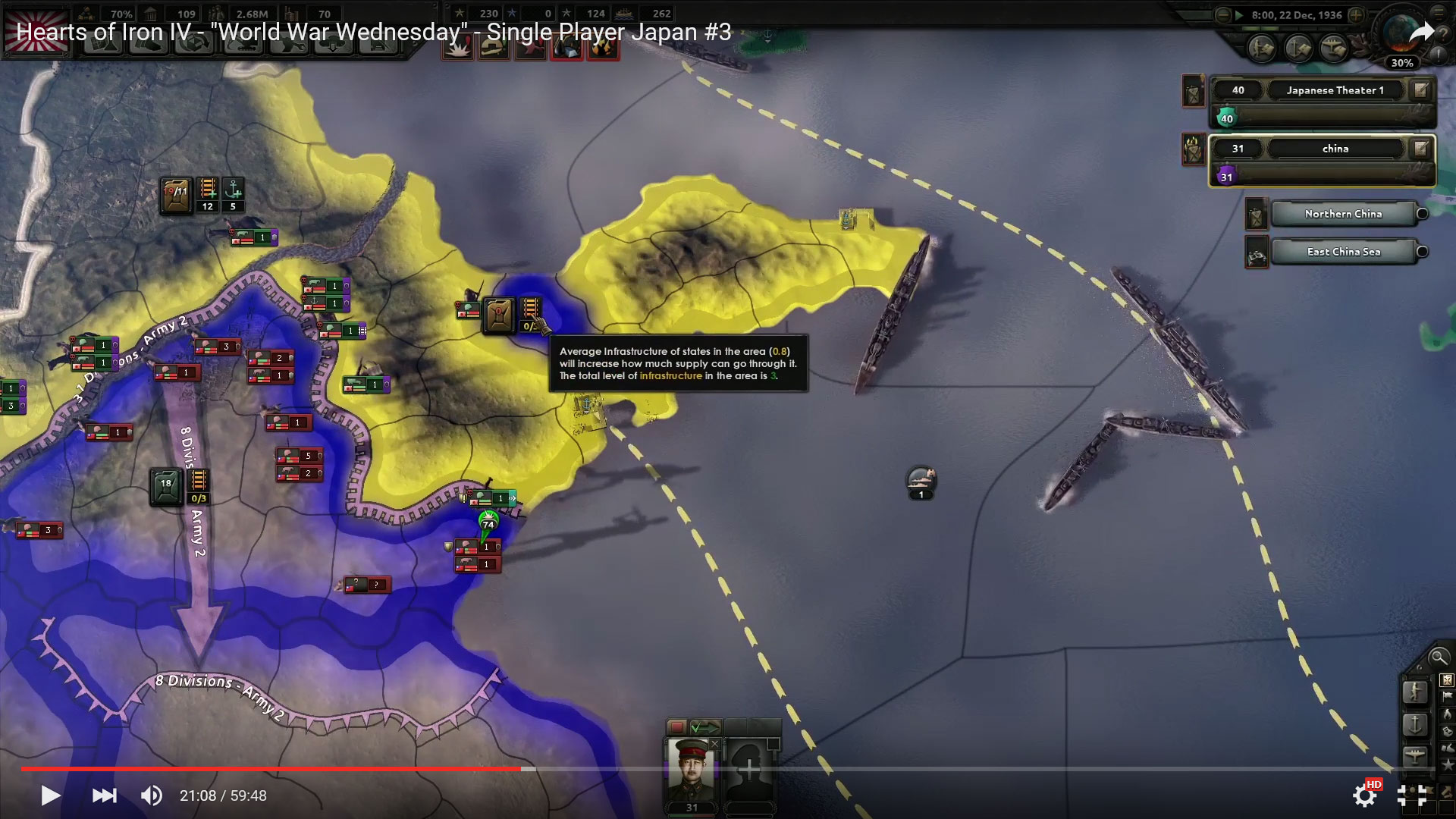Switch to the star map mode tab on right

pyautogui.click(x=1447, y=763)
